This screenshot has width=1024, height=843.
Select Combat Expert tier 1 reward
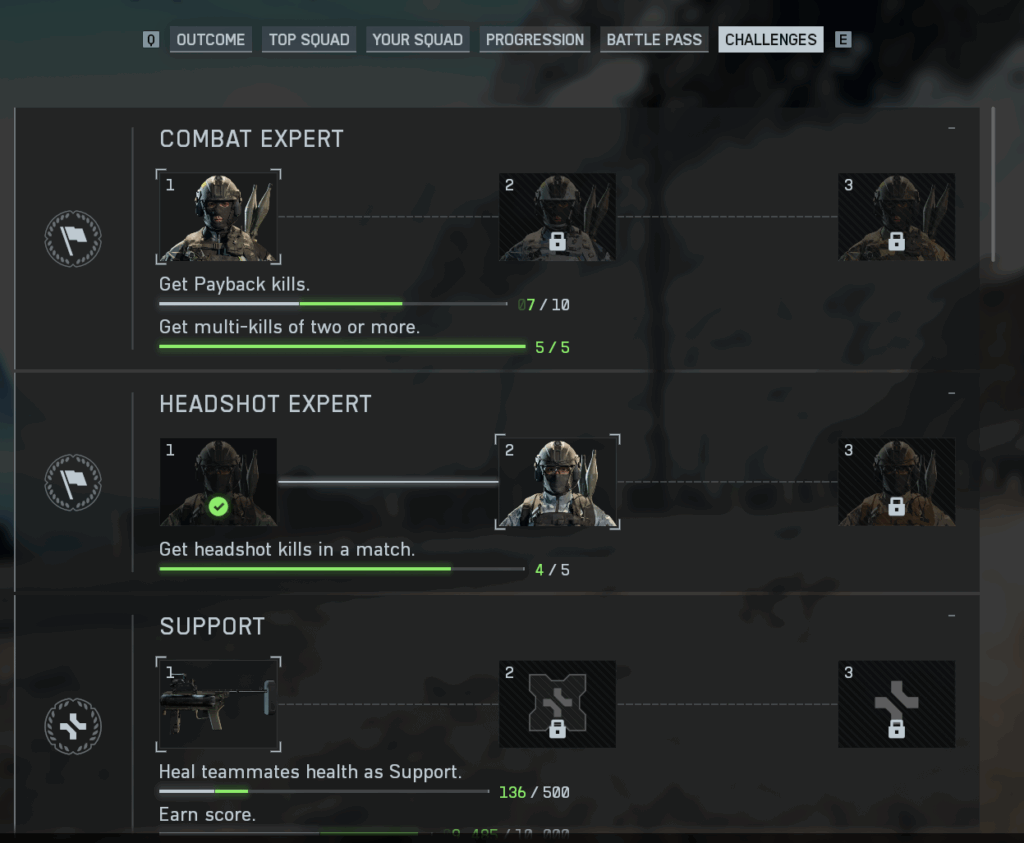[218, 217]
